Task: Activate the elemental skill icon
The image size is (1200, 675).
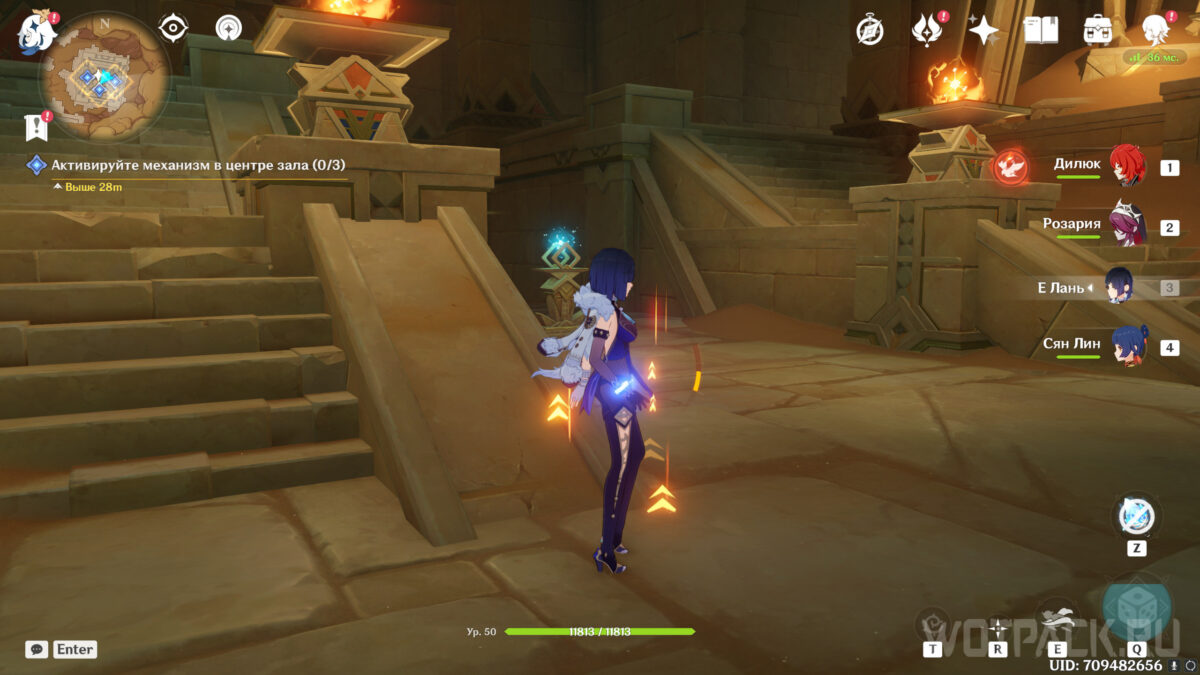Action: click(x=1054, y=617)
